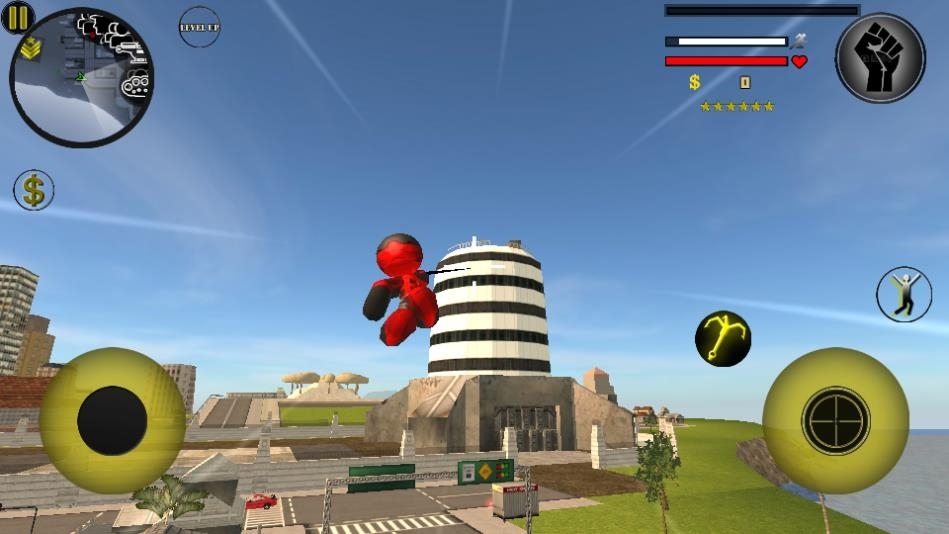Tap the raised fist attack button
The width and height of the screenshot is (949, 534).
click(880, 59)
